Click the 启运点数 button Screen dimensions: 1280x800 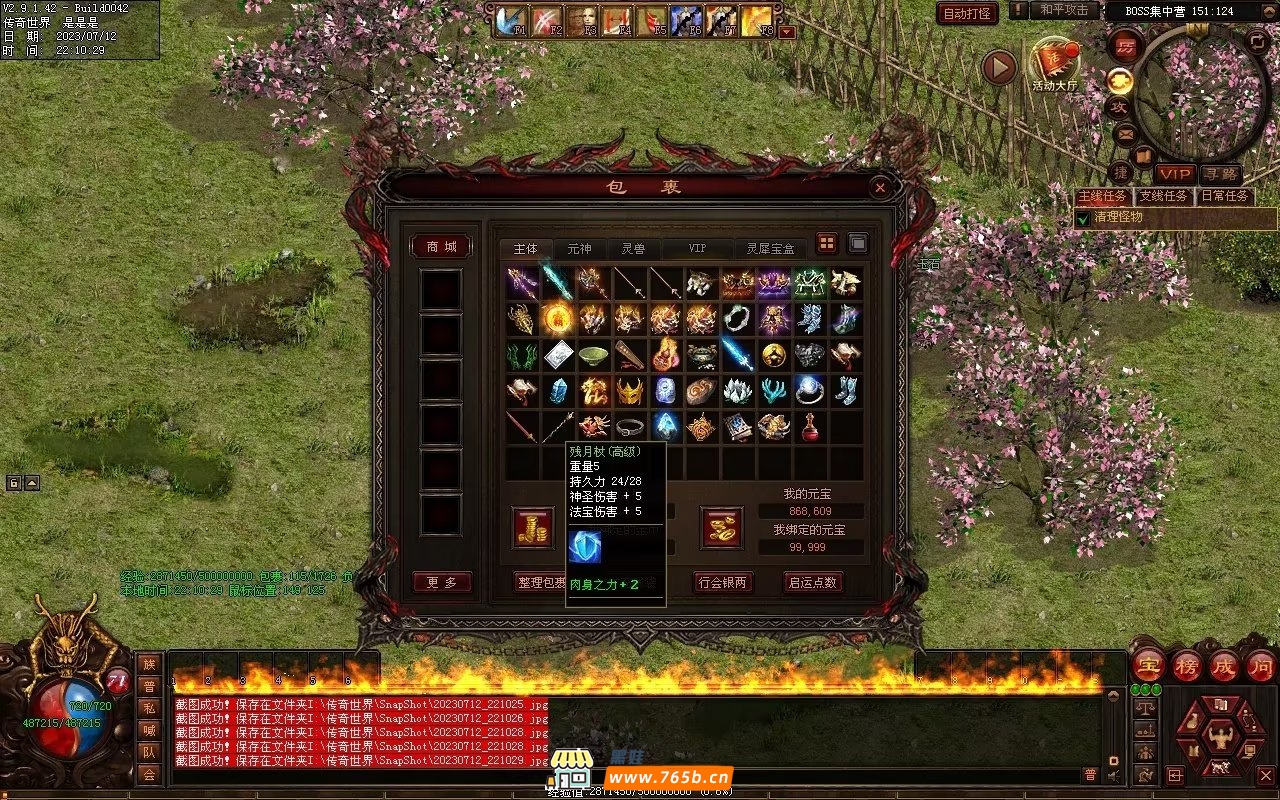812,583
